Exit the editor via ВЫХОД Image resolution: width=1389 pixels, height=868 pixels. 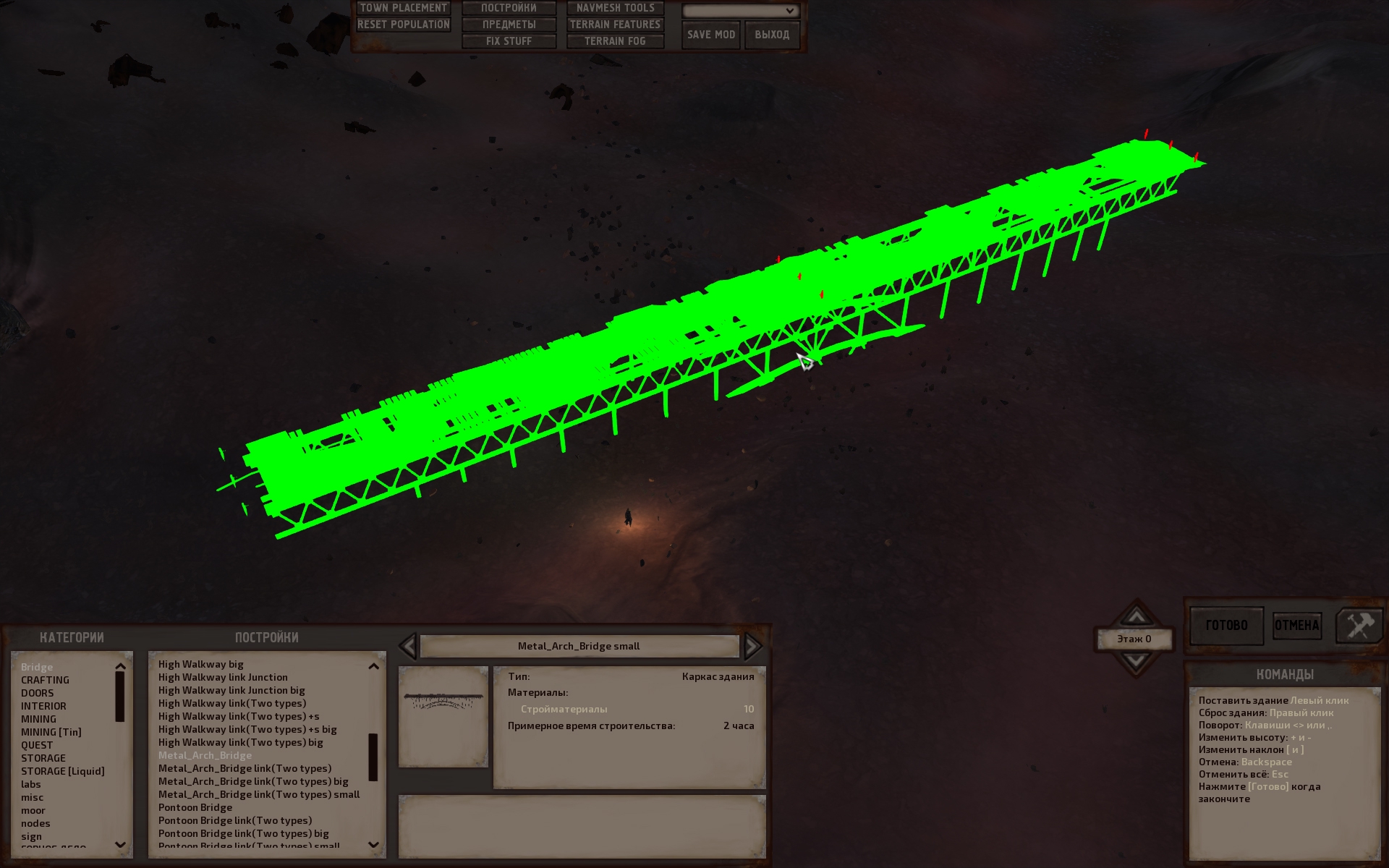click(x=772, y=35)
